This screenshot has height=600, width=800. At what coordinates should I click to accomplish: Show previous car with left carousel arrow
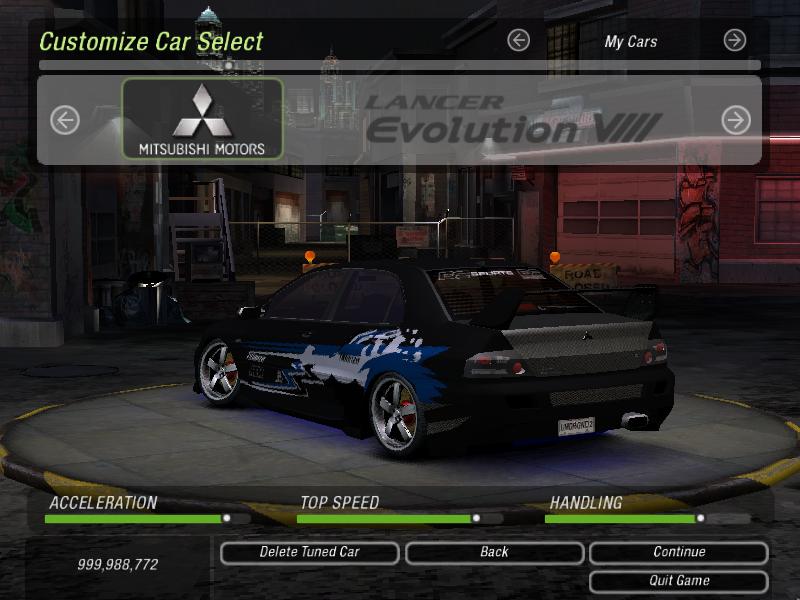point(65,121)
